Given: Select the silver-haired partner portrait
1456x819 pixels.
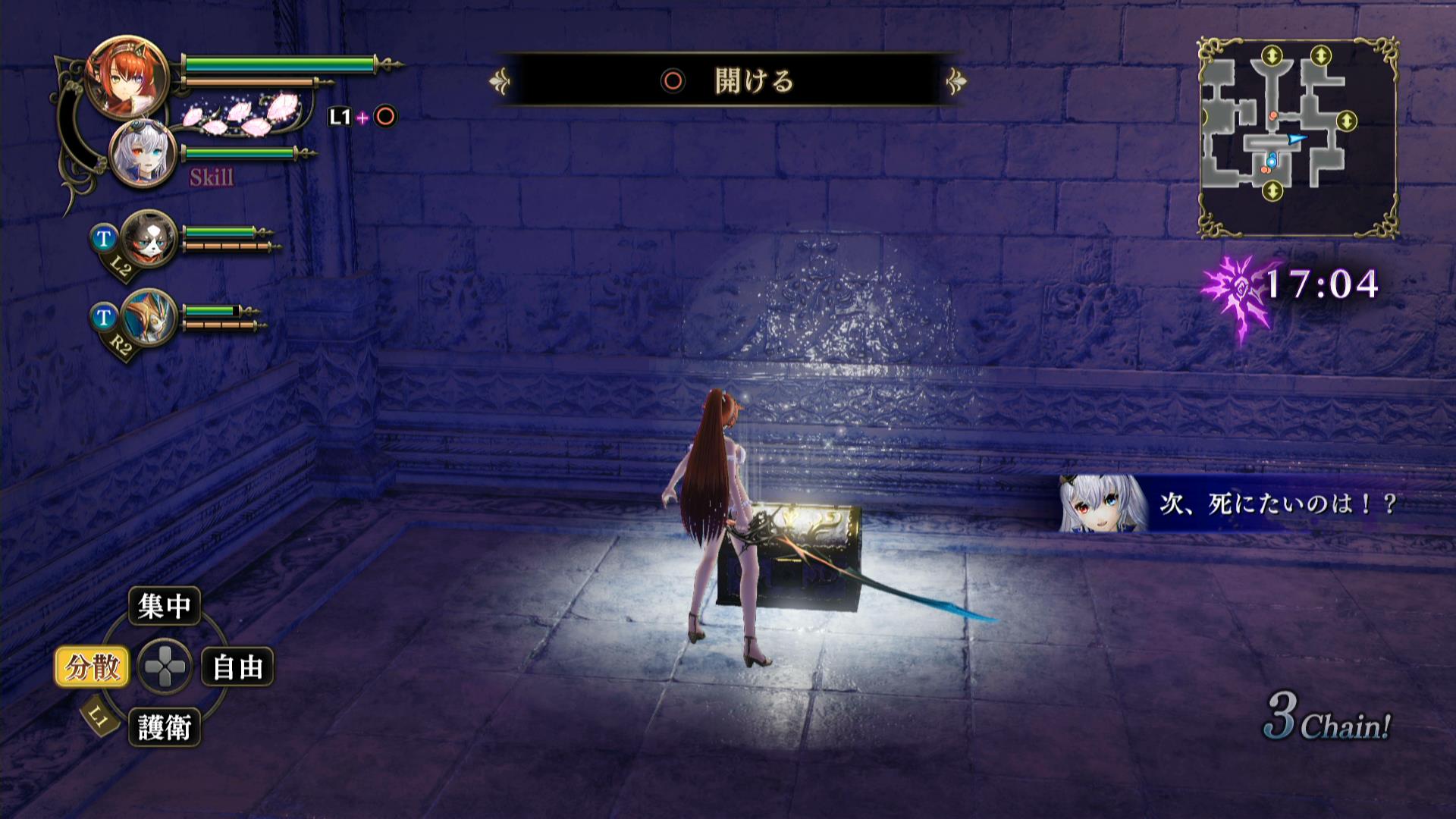Looking at the screenshot, I should 143,155.
